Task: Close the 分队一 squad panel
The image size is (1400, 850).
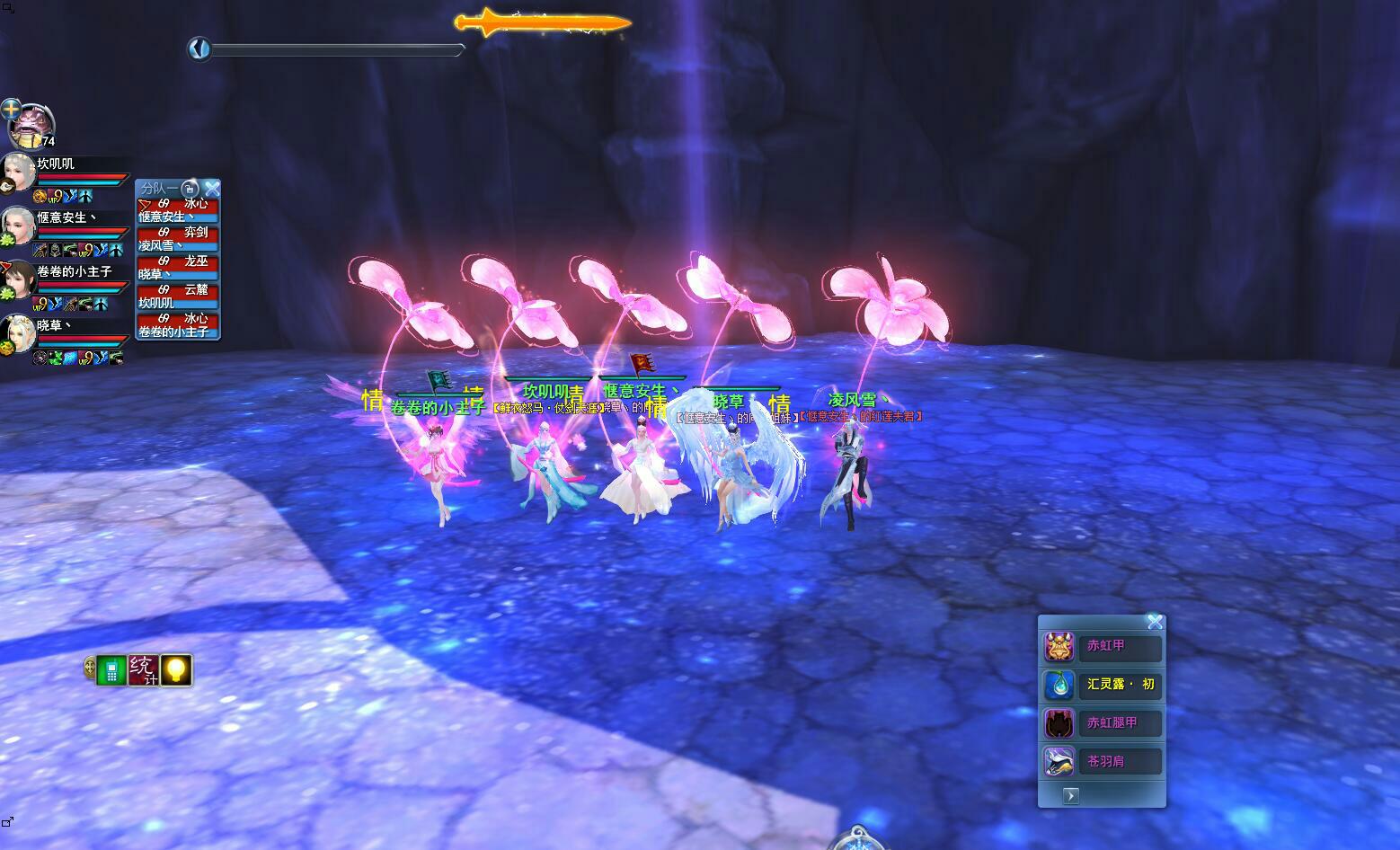Action: [212, 189]
